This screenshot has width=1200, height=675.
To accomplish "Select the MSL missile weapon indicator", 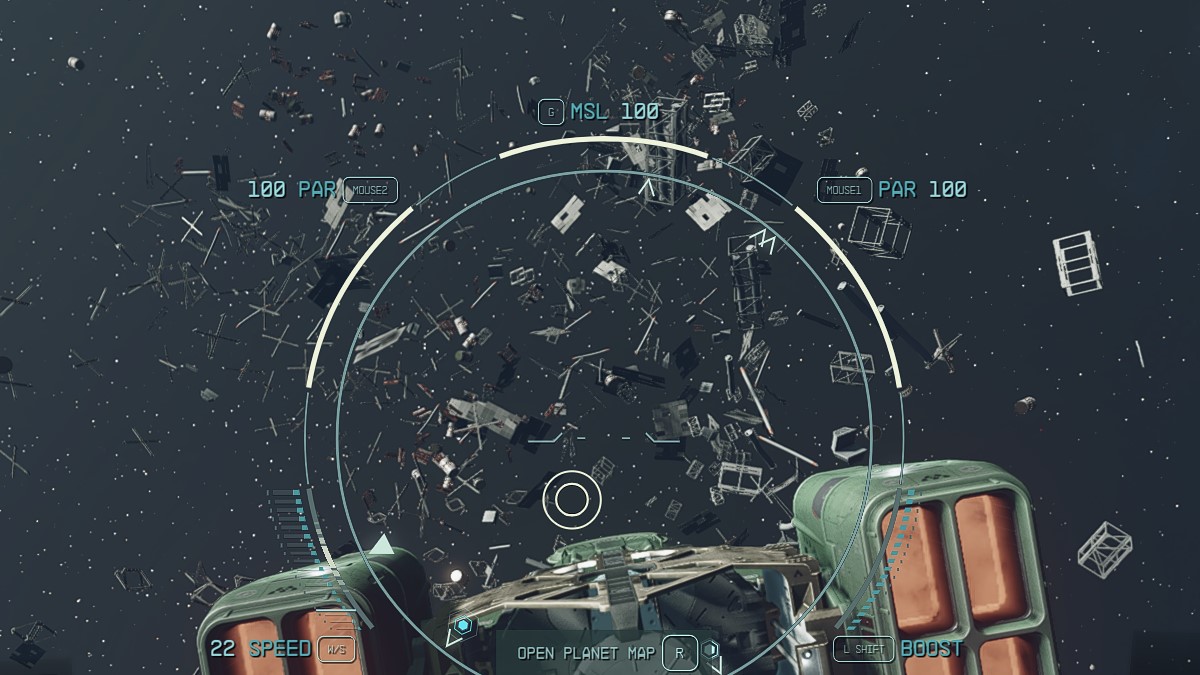I will click(613, 111).
